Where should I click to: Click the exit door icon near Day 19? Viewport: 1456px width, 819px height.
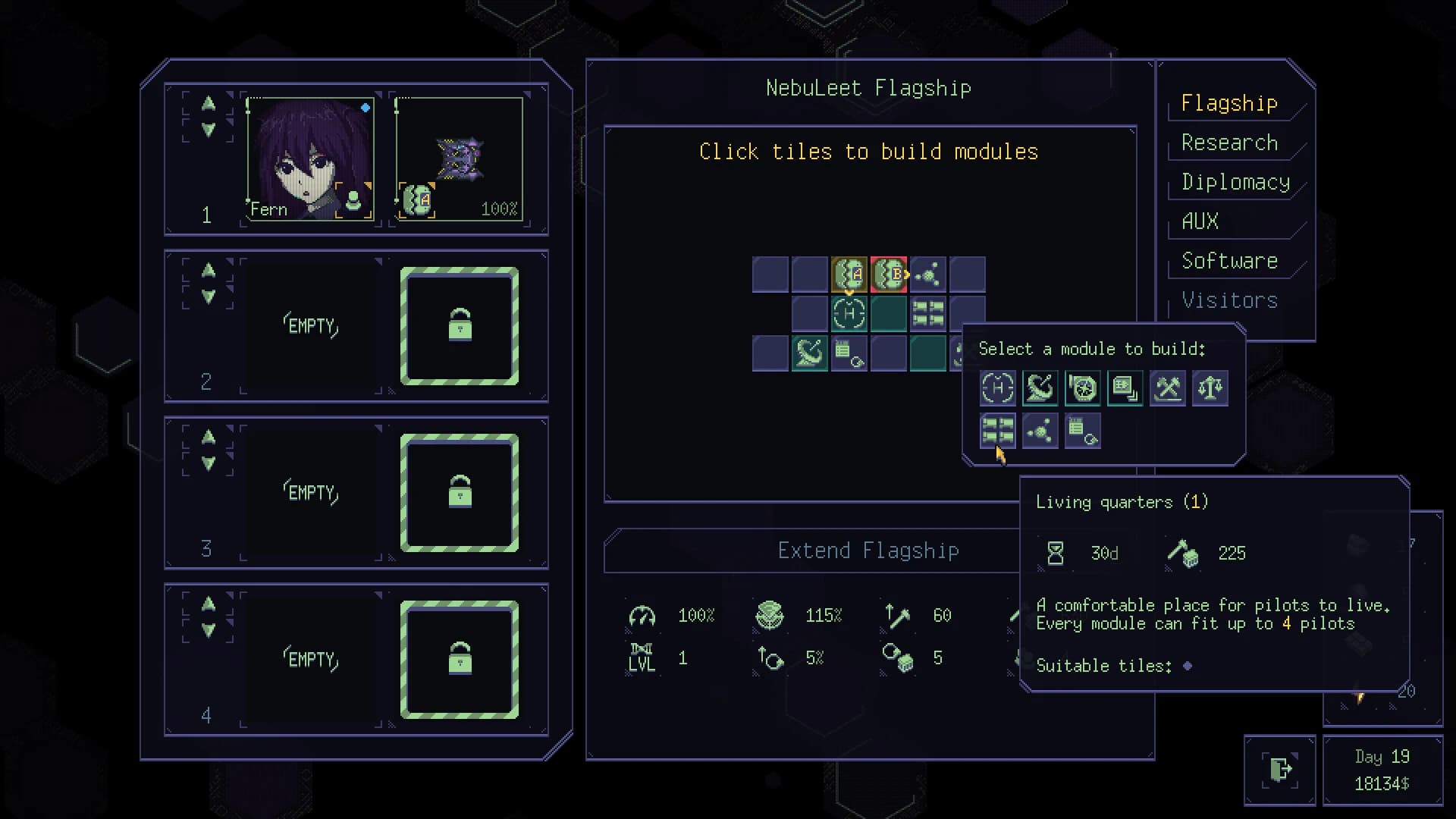(1280, 770)
